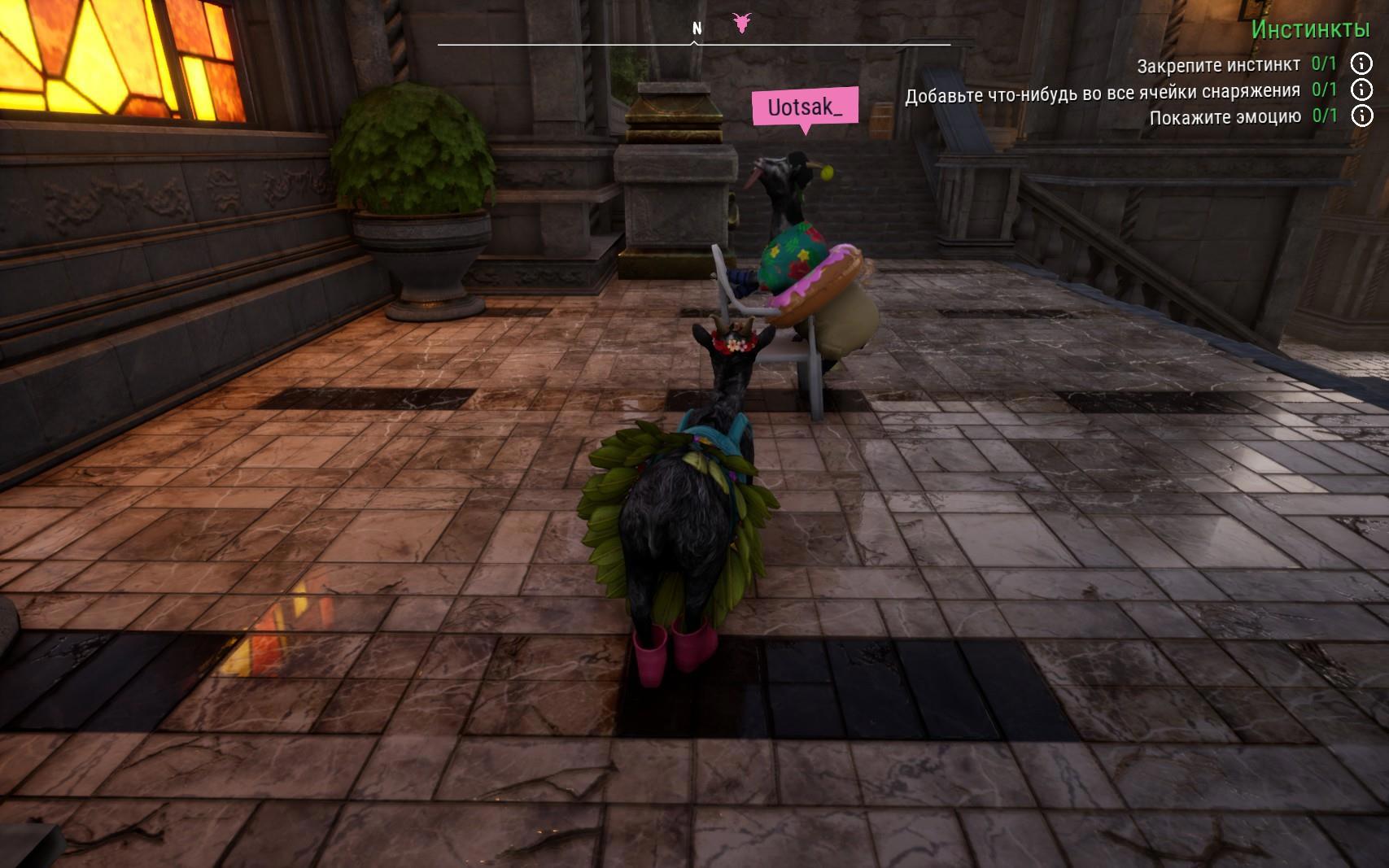The image size is (1389, 868).
Task: Select the Покажите эмоцию objective
Action: click(x=1225, y=117)
